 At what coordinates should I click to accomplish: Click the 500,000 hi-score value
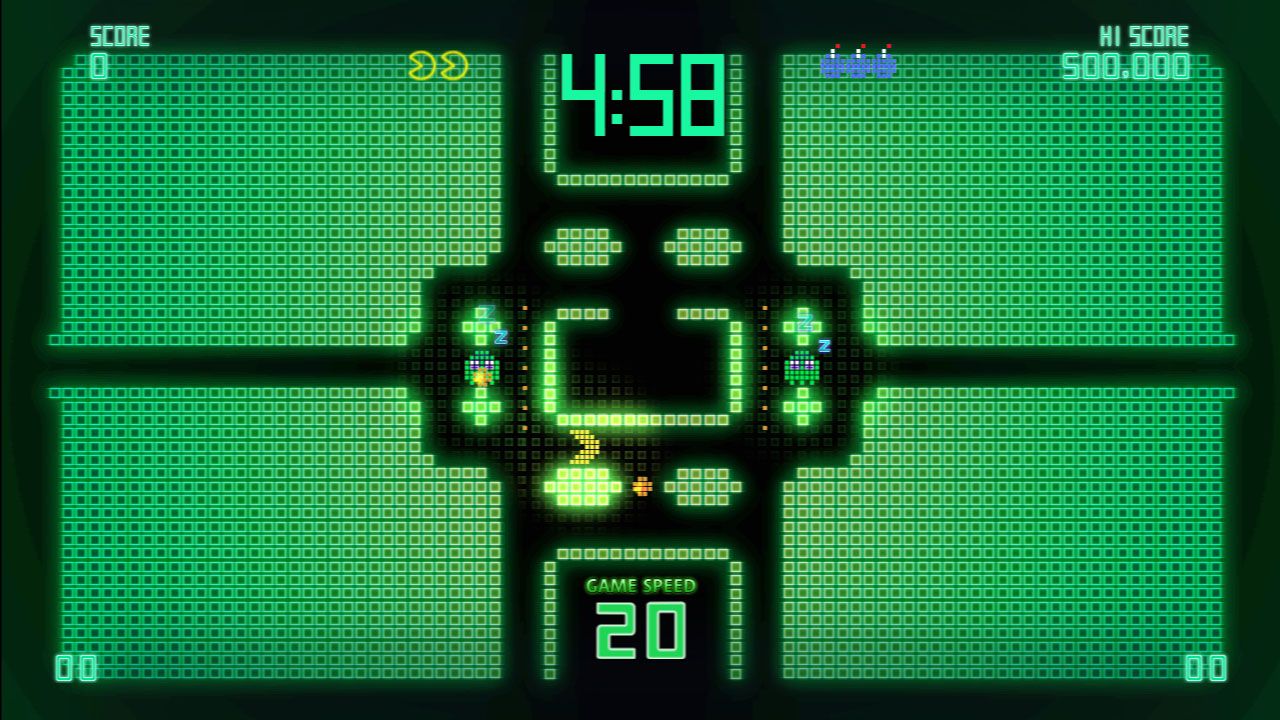(1130, 65)
